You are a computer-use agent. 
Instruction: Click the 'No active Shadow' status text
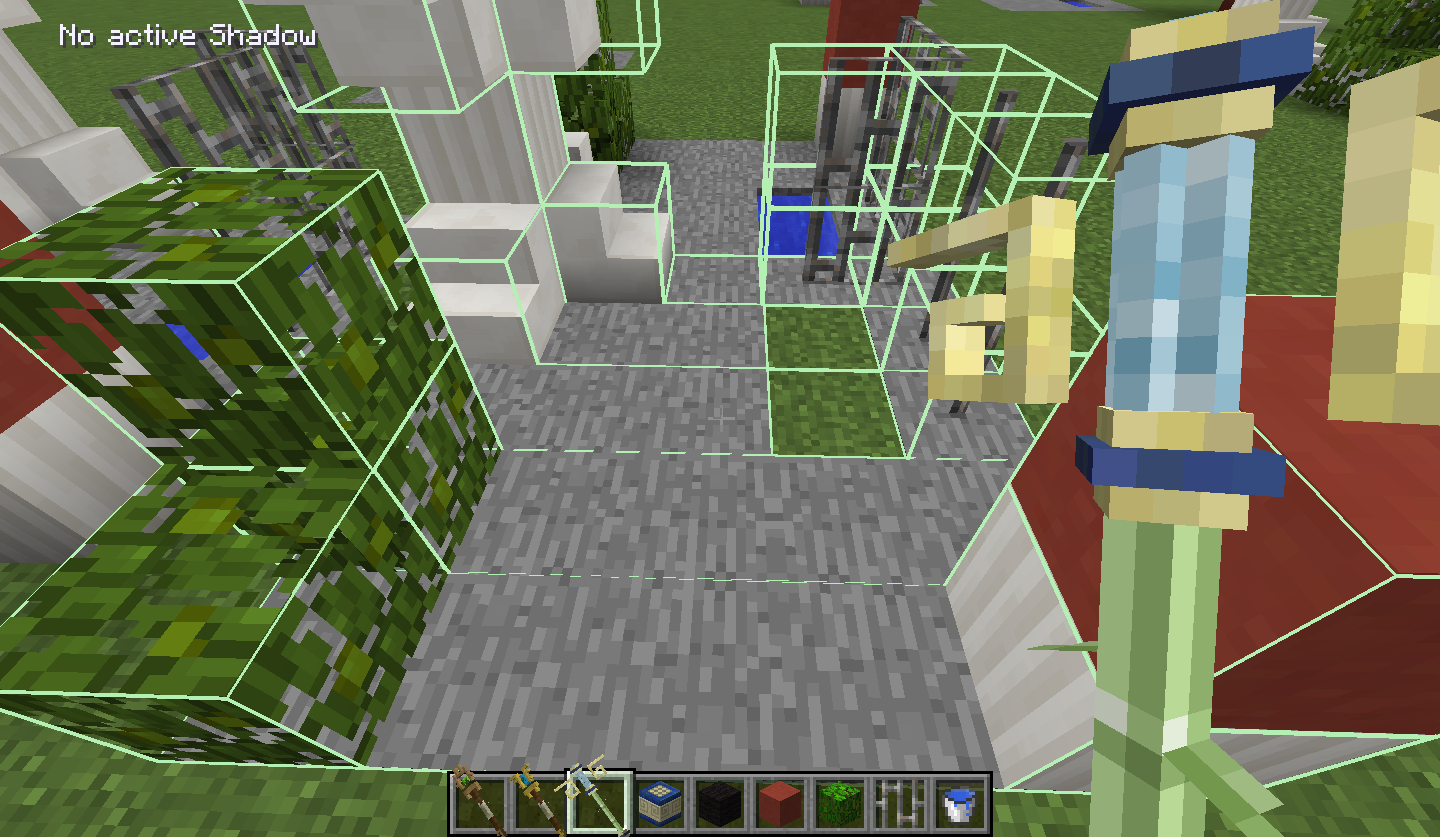point(186,36)
